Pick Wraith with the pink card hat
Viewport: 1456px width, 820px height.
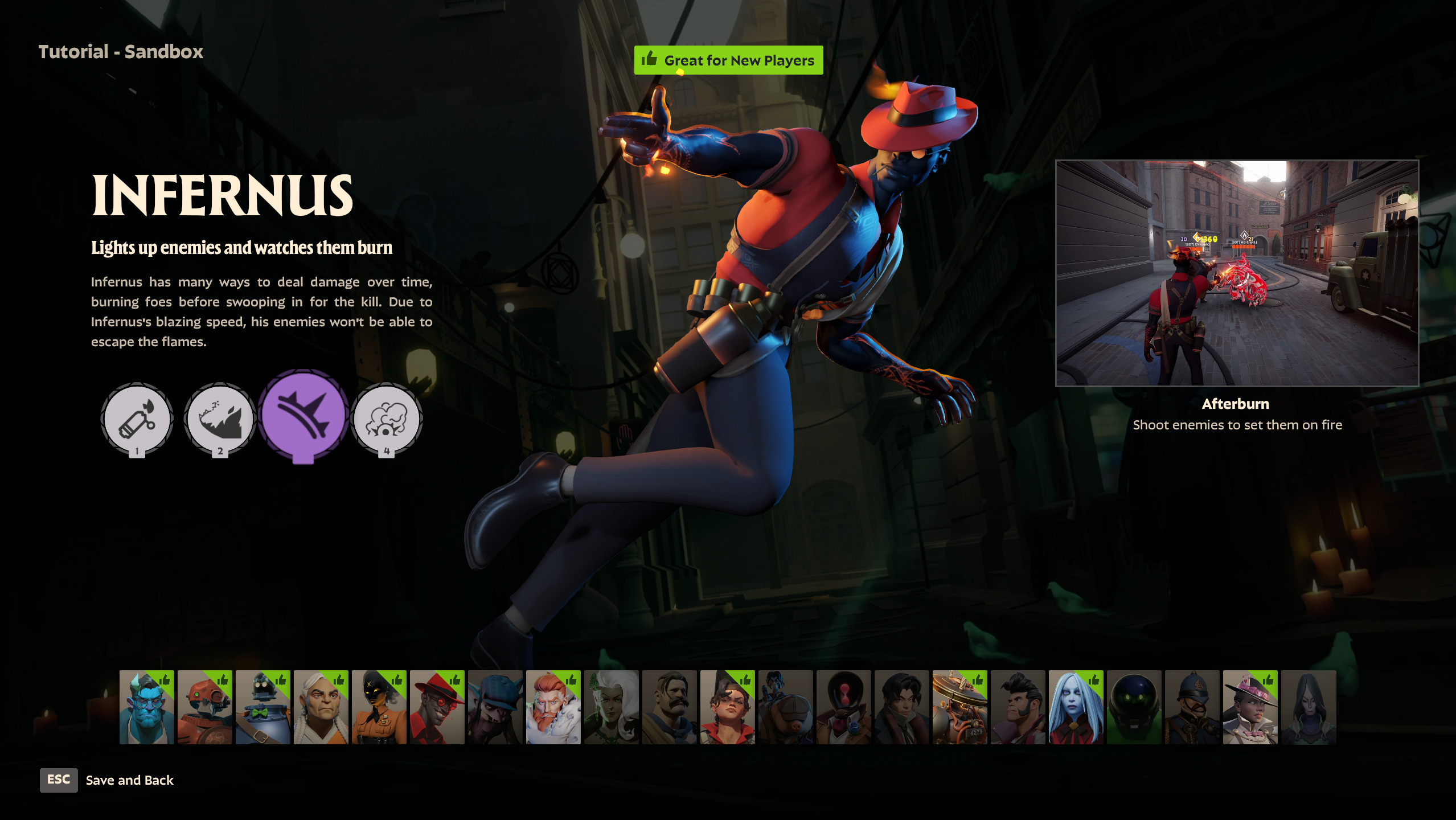click(1250, 707)
